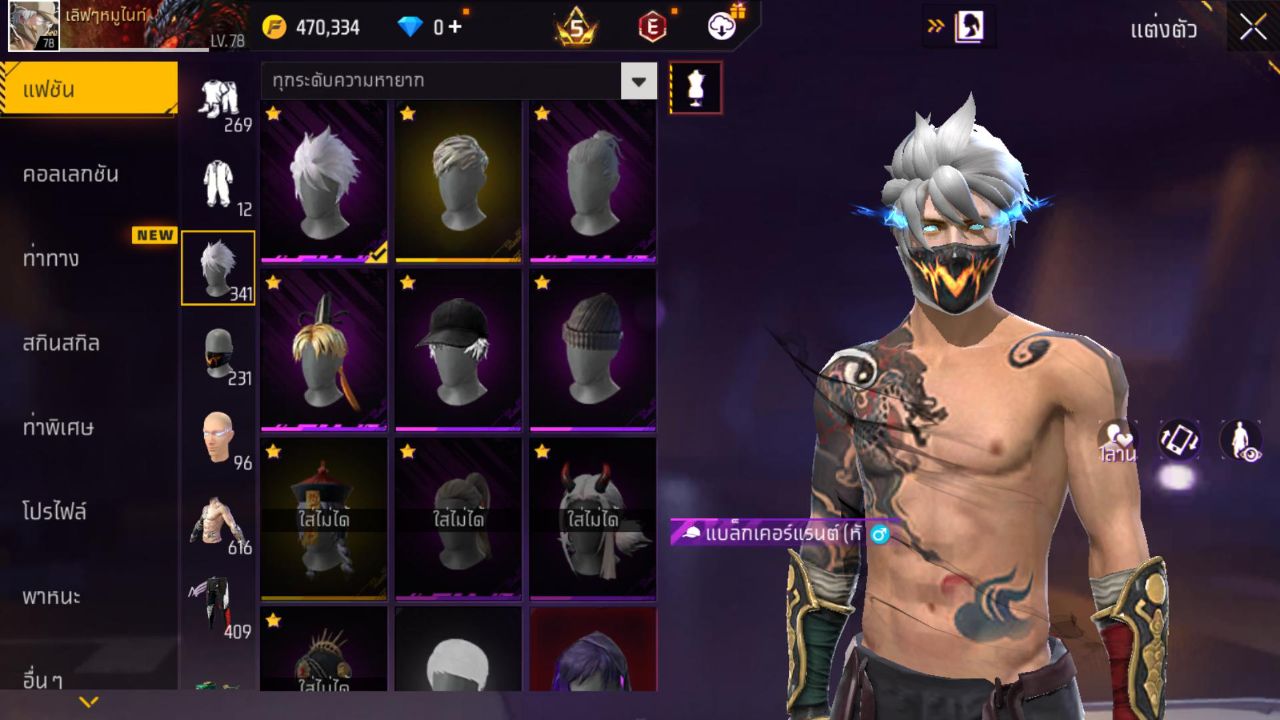Pick the grey beanie headwear
Screen dimensions: 1280x720
point(592,349)
